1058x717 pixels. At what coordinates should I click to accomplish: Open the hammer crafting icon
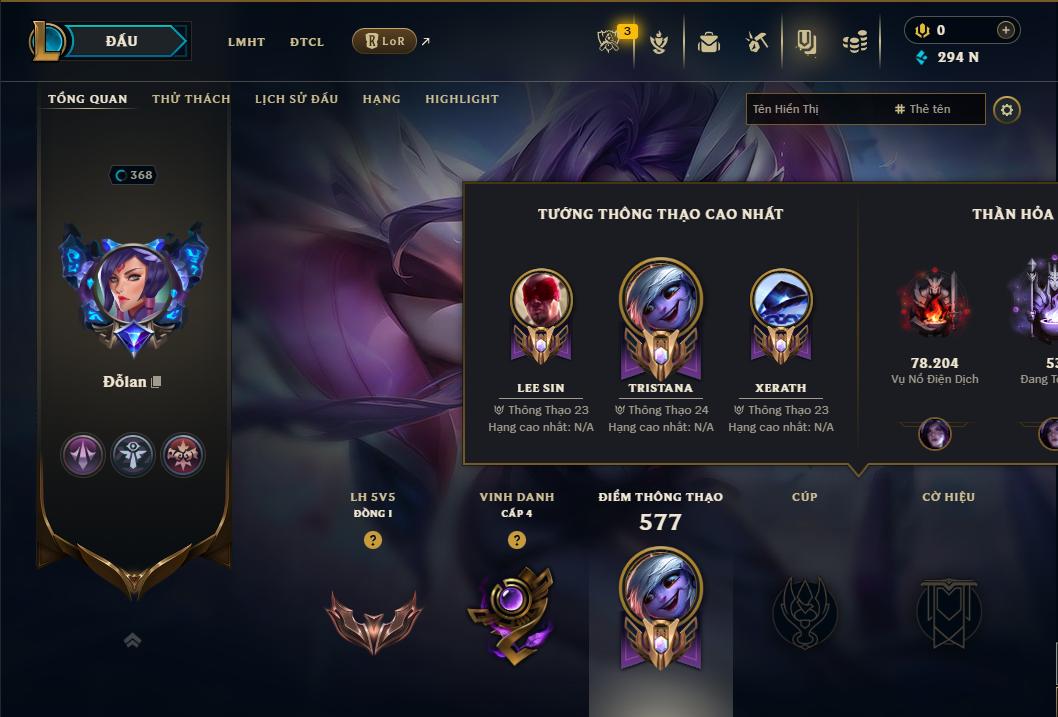757,42
